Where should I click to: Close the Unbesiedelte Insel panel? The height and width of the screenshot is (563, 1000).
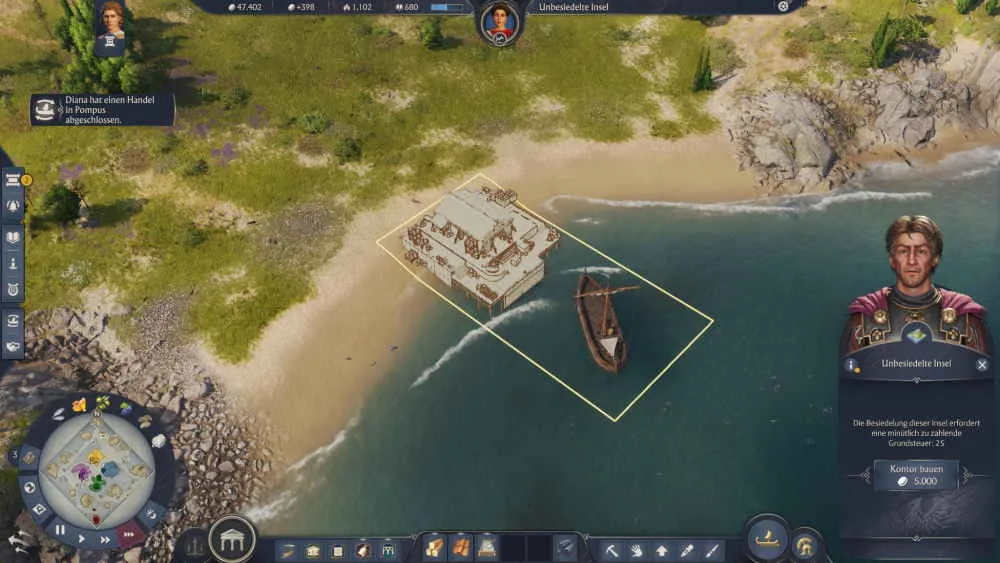click(982, 365)
